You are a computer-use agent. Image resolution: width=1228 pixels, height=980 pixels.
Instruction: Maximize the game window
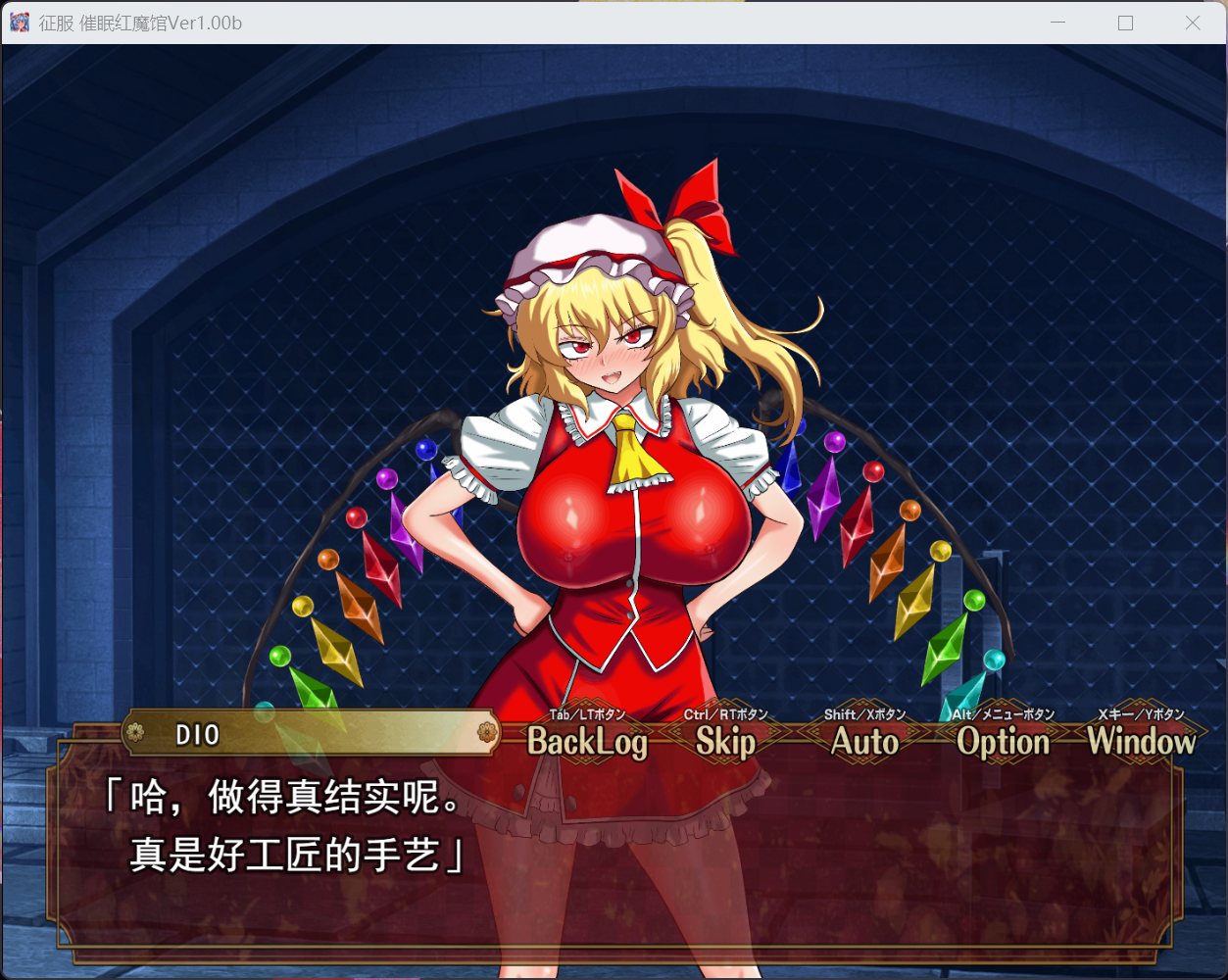(1125, 23)
